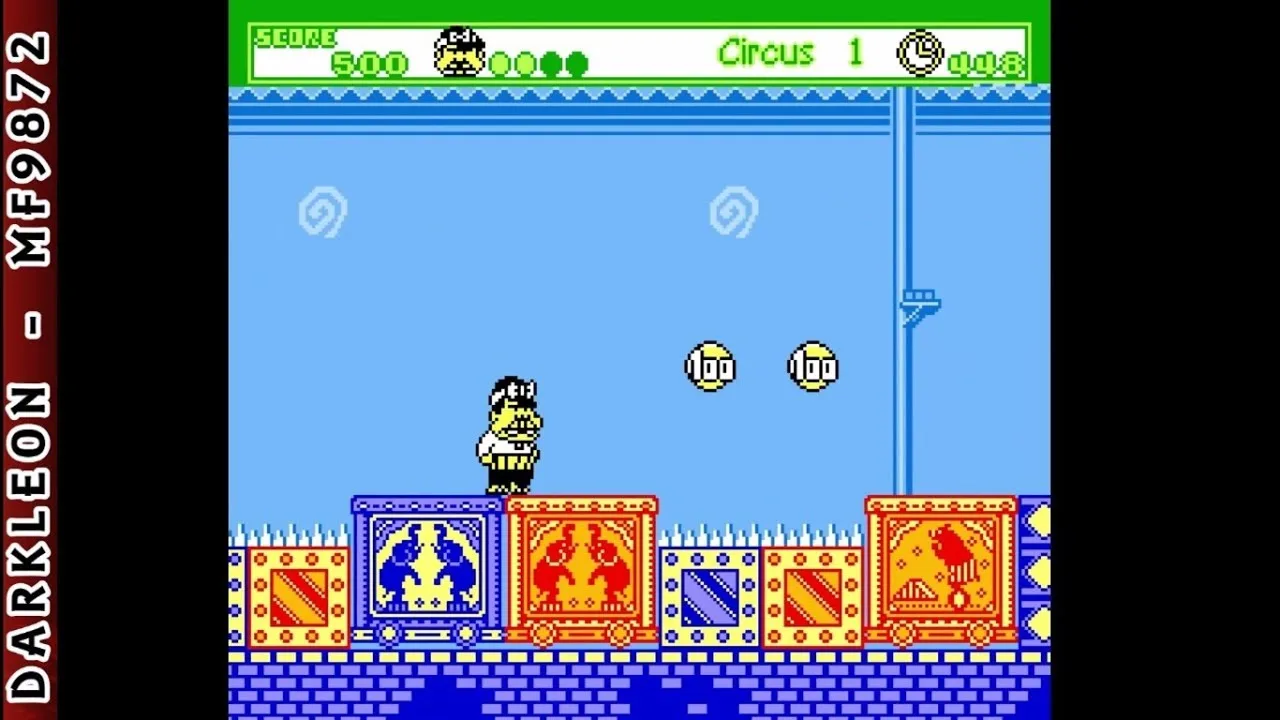Screen dimensions: 1280x720
Task: Select the clock icon beside the timer
Action: point(920,54)
